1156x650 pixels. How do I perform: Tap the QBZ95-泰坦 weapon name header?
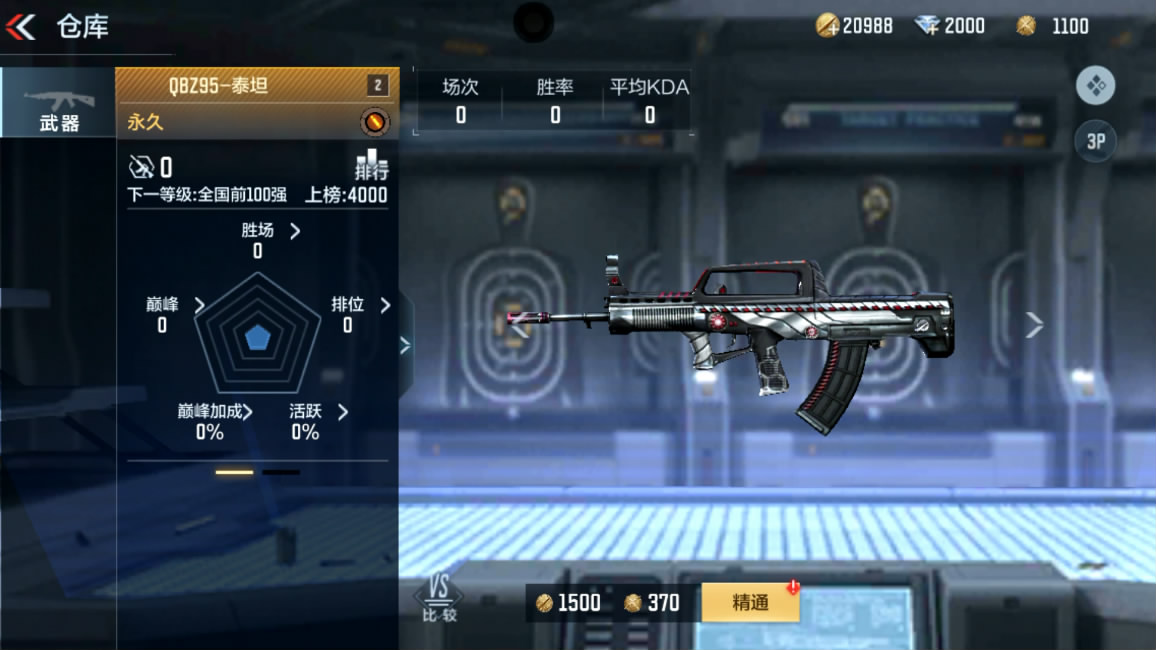(x=218, y=85)
